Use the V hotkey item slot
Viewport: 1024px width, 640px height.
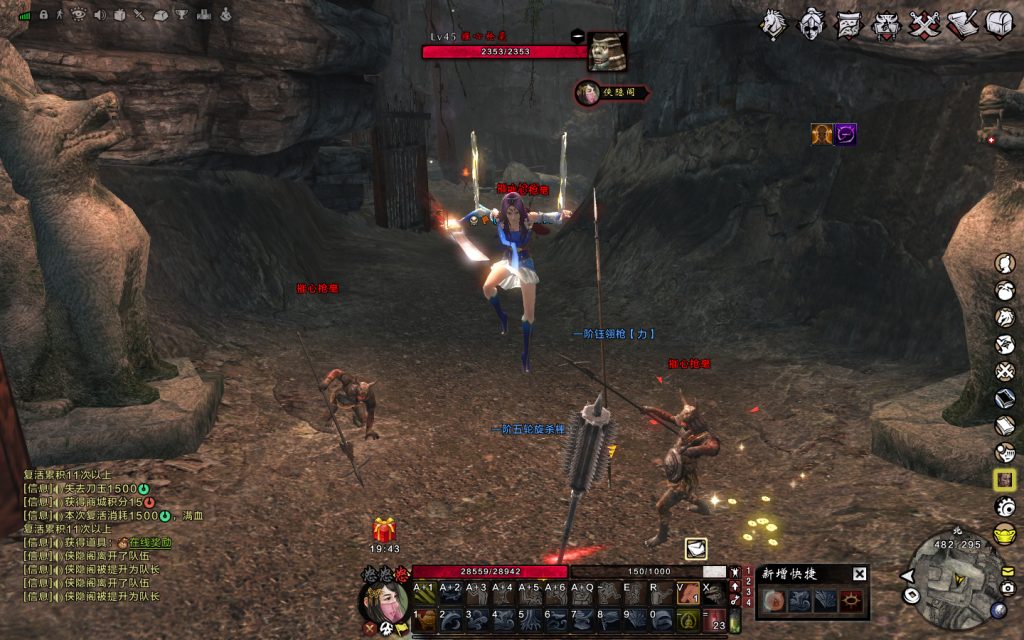[687, 592]
